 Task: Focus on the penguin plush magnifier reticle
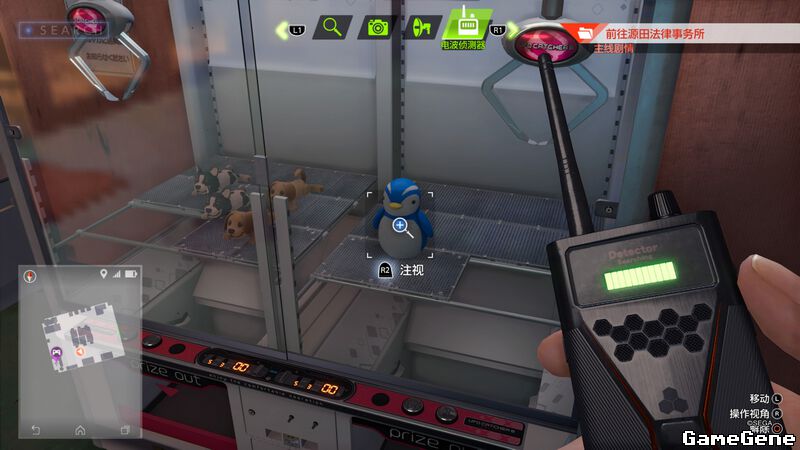pyautogui.click(x=400, y=226)
